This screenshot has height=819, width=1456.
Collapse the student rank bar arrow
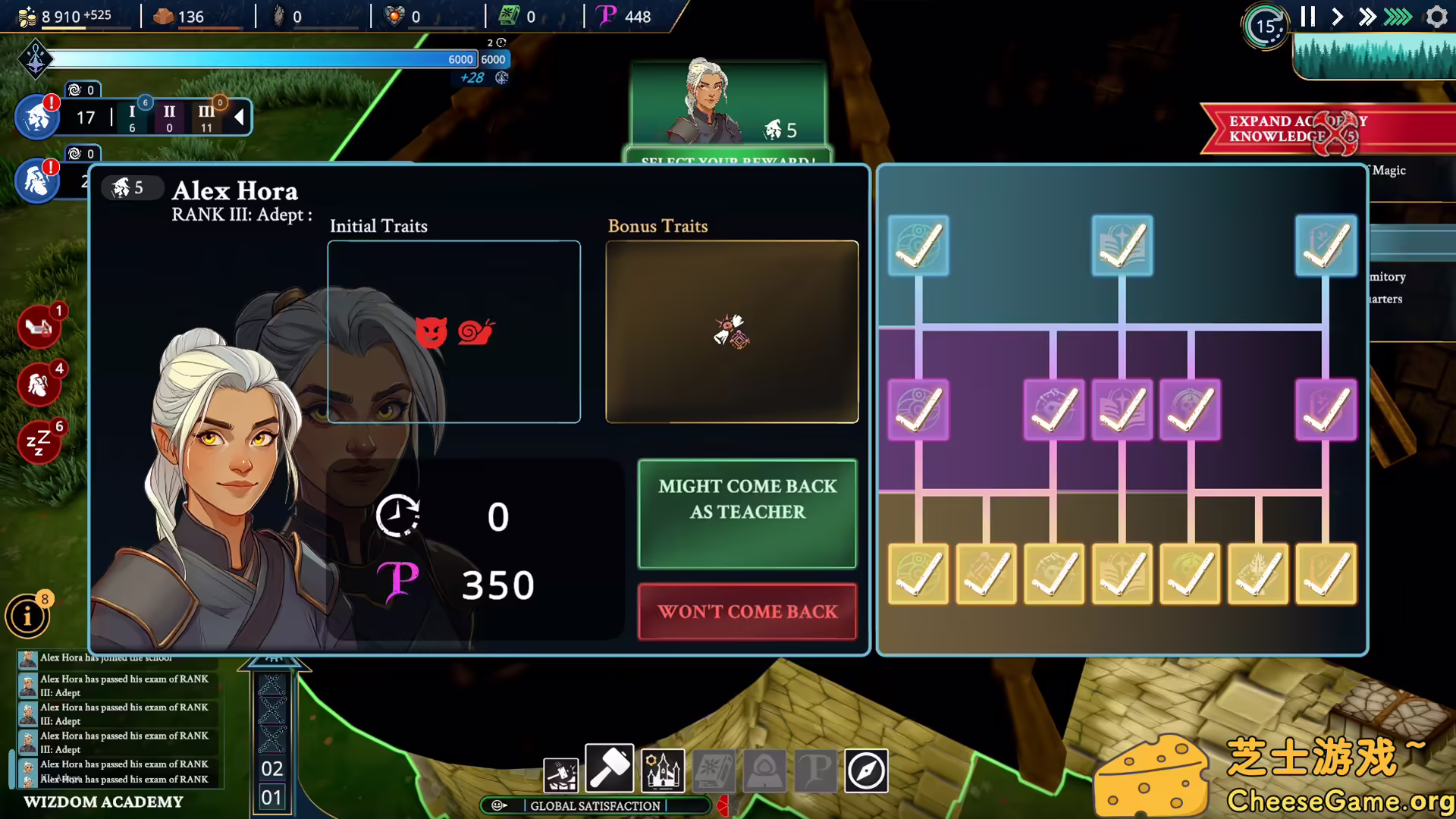point(240,117)
